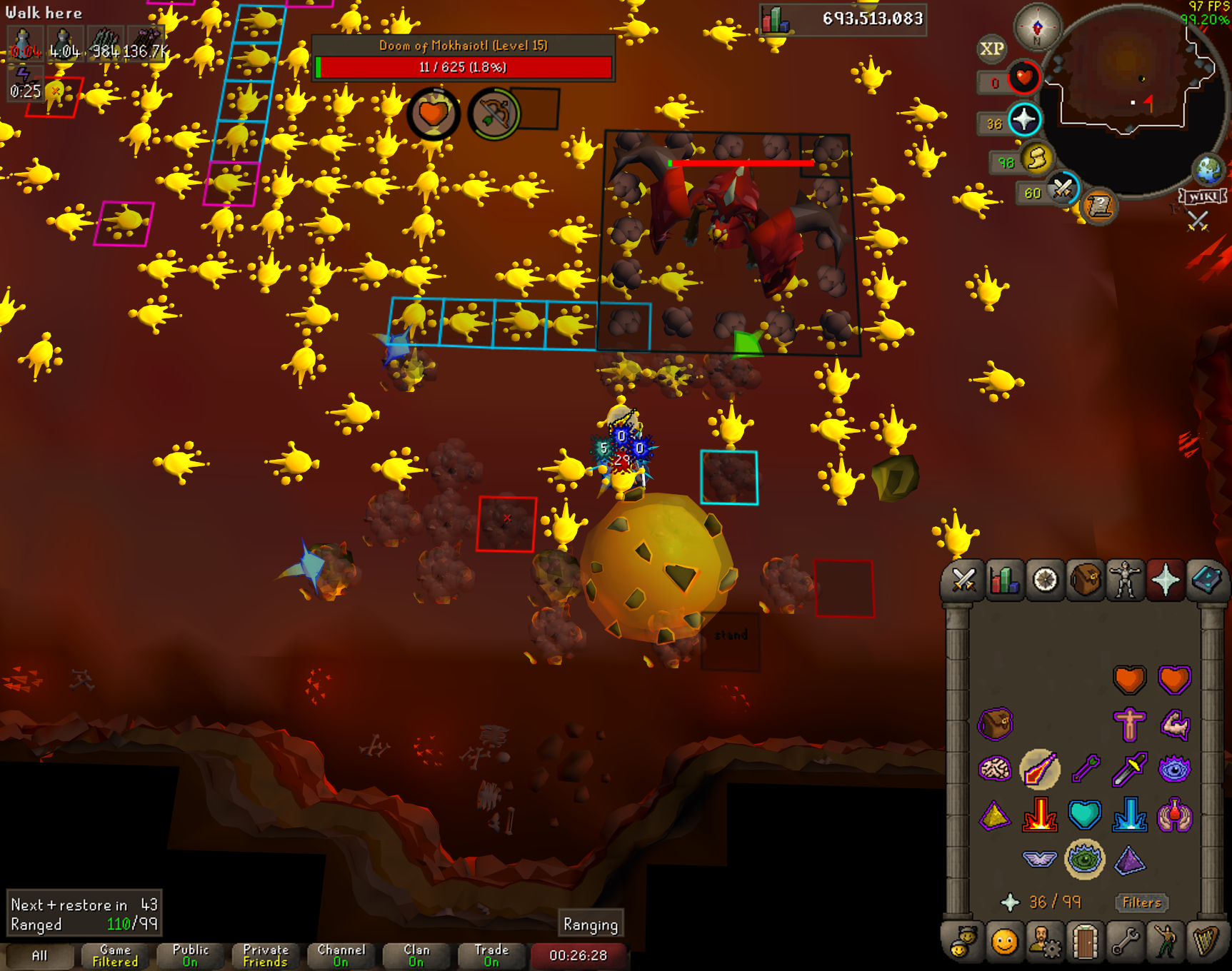Toggle the Redemption teal heart prayer
This screenshot has width=1232, height=971.
coord(1084,815)
